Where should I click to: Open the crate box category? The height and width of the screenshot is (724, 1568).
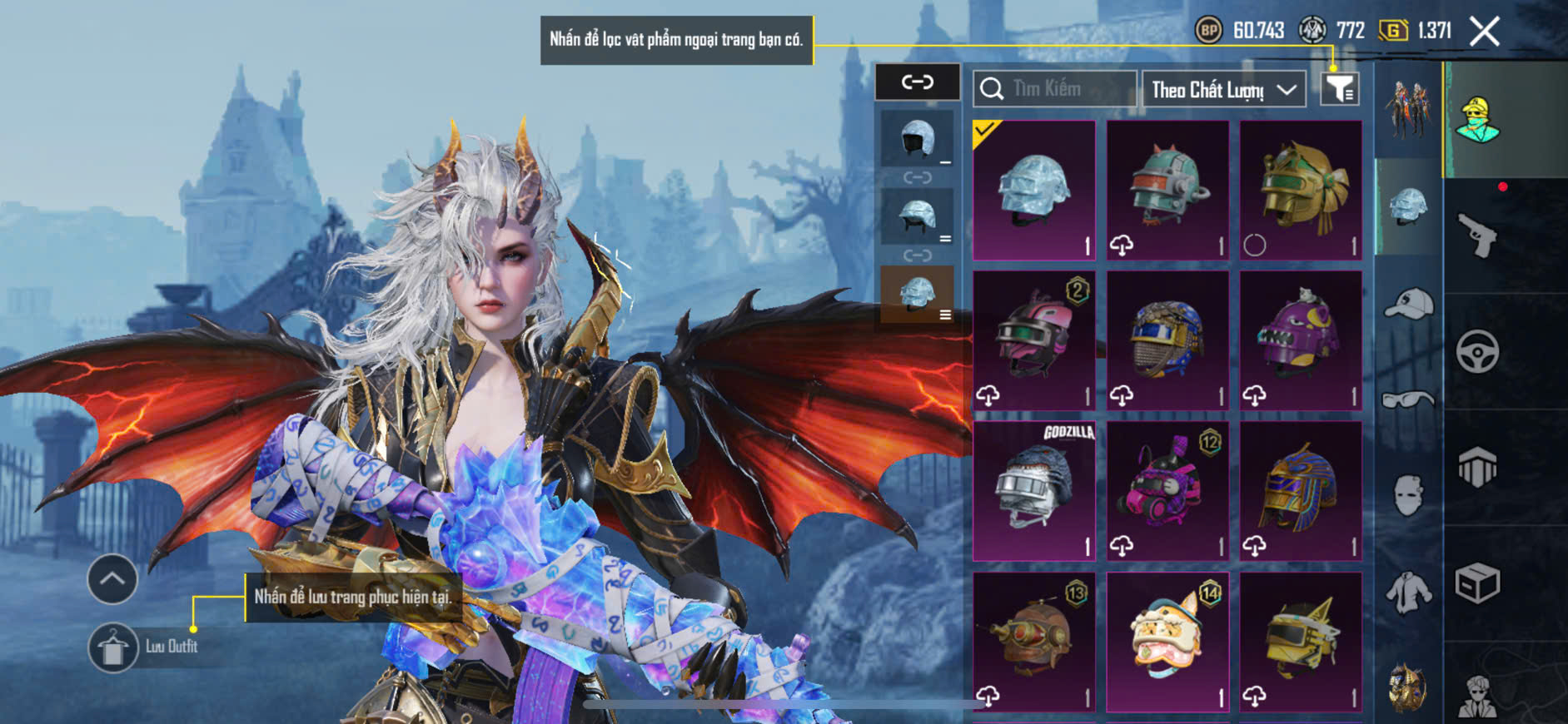[x=1477, y=583]
